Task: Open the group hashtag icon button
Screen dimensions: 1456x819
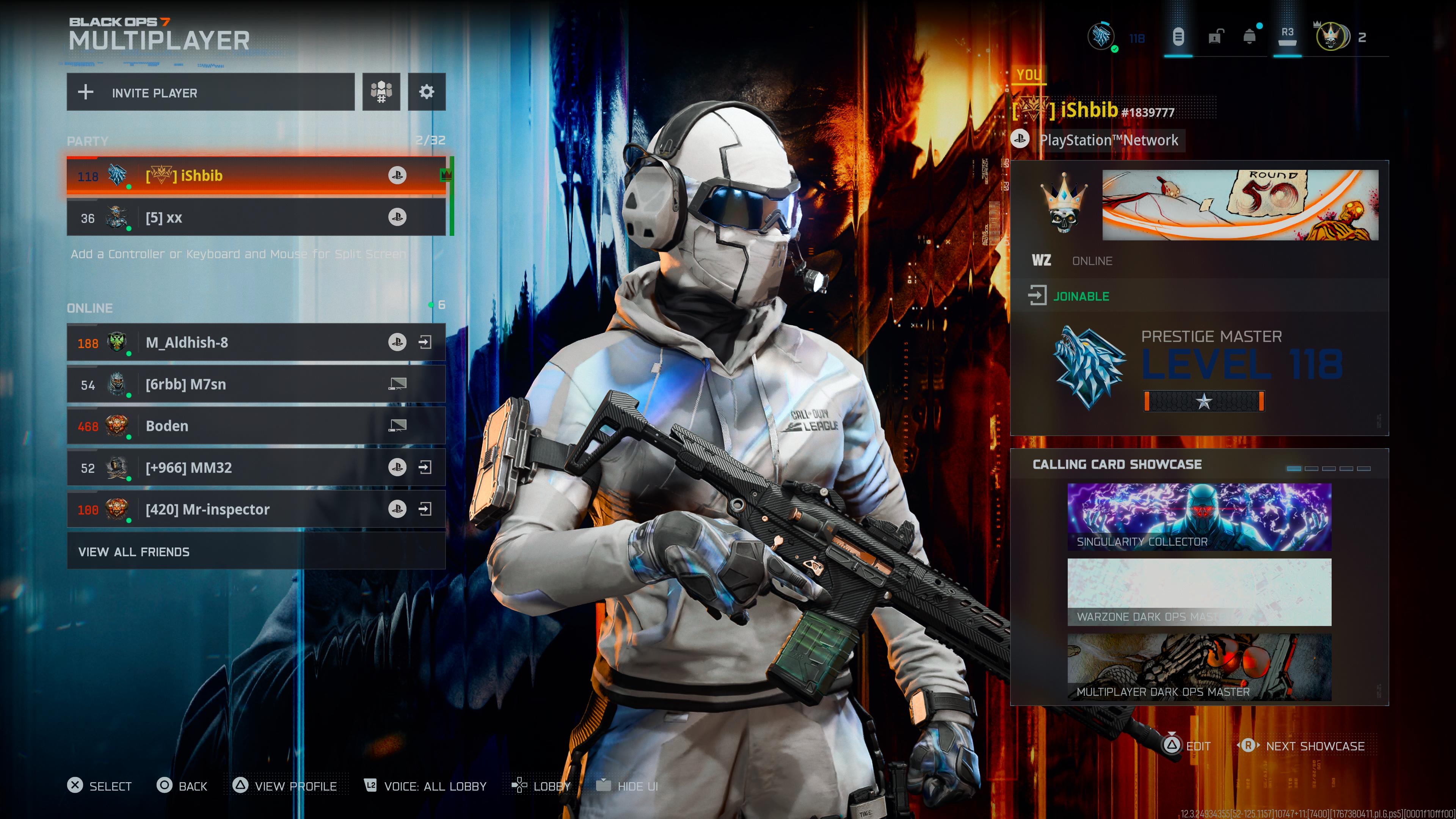Action: (381, 91)
